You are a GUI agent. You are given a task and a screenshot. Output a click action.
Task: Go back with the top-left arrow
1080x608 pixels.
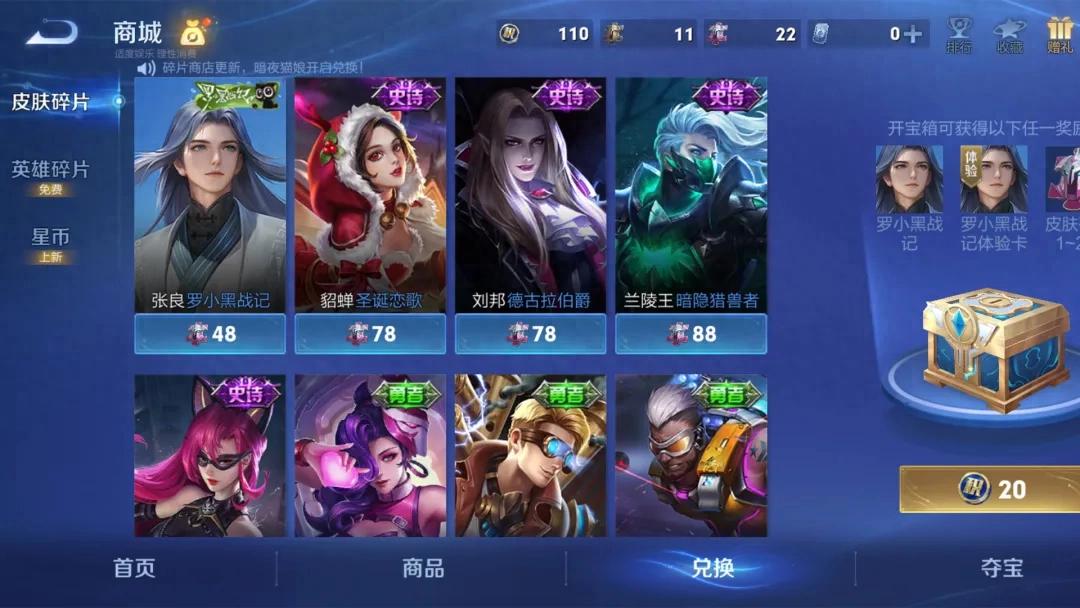click(x=52, y=33)
